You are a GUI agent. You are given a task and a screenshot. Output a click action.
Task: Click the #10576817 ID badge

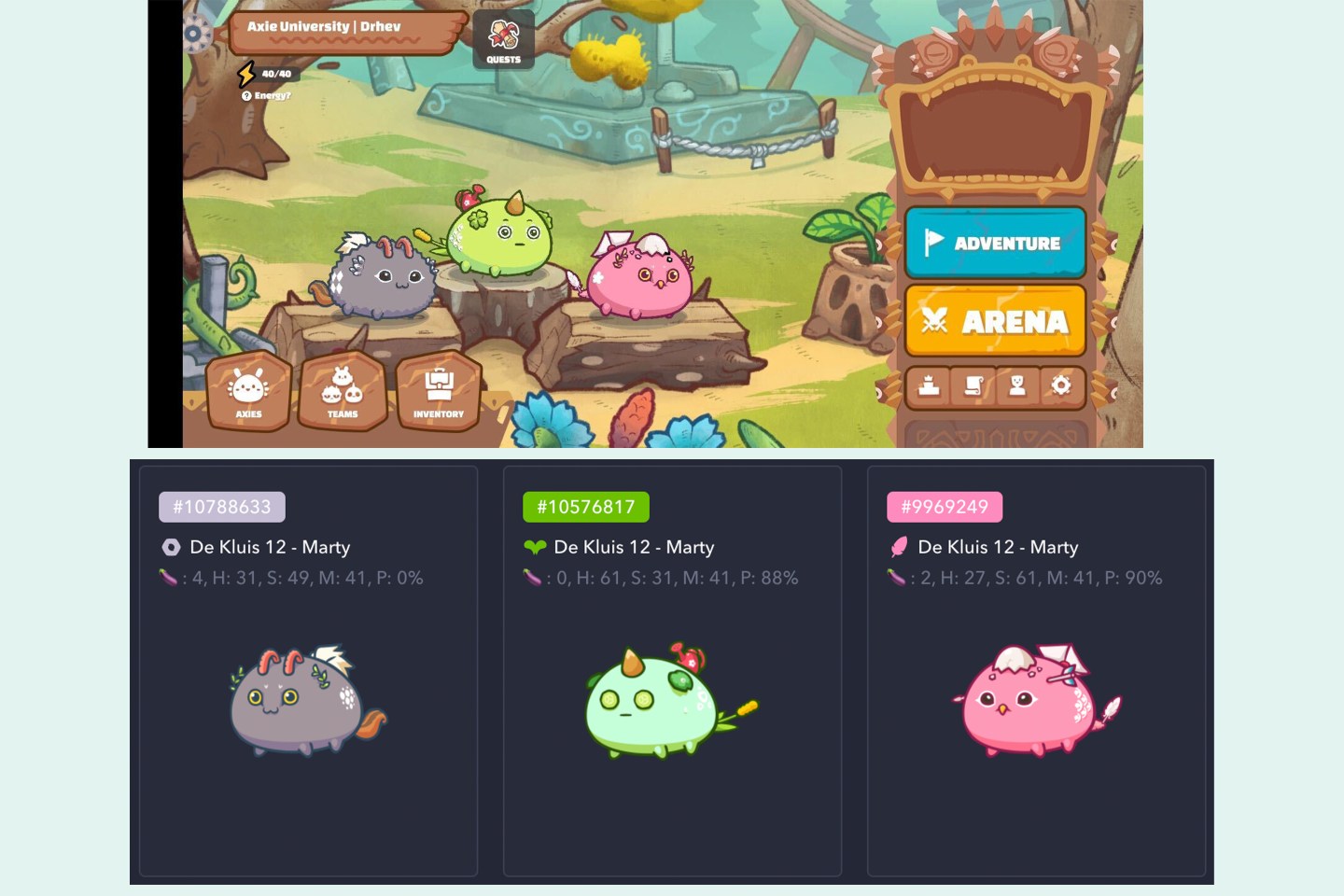584,506
